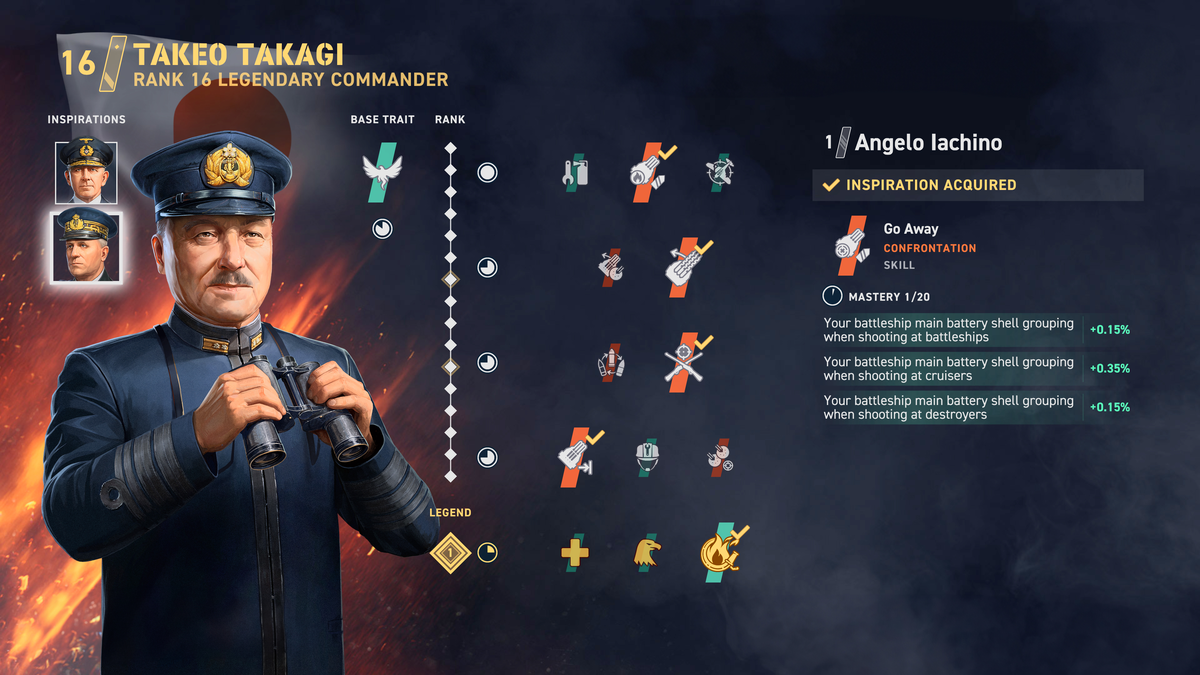Select the highlighted lower inspiration commander portrait
Screen dimensions: 1200x675
tap(86, 247)
